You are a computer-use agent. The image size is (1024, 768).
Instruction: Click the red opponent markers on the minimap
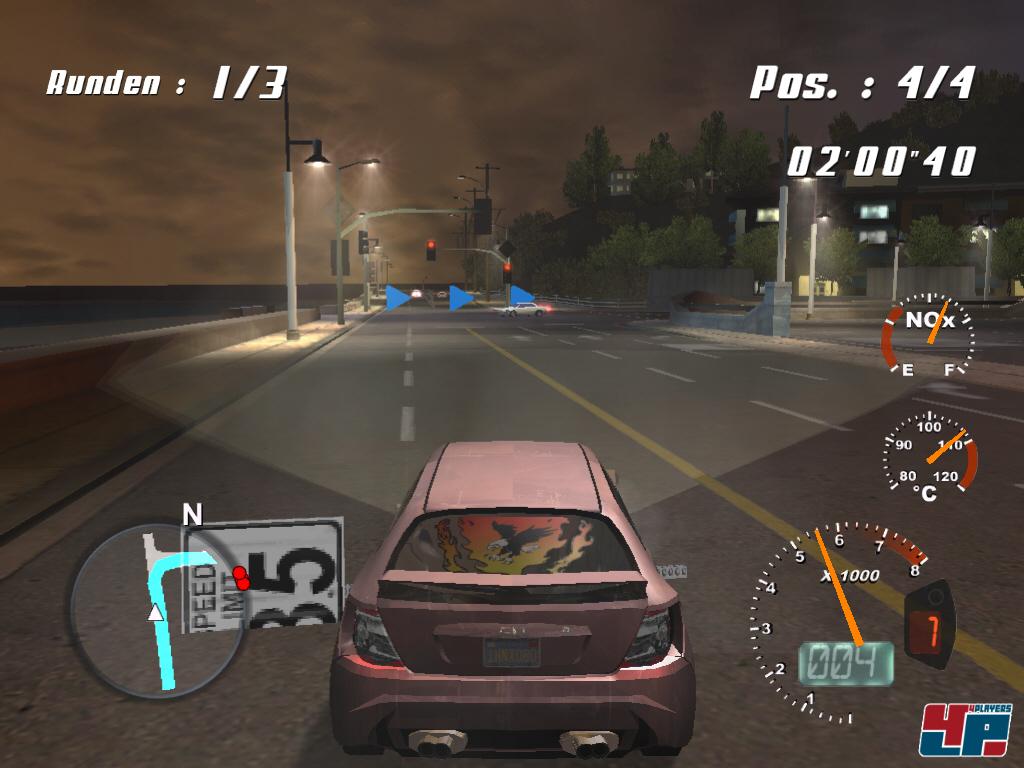pyautogui.click(x=240, y=577)
